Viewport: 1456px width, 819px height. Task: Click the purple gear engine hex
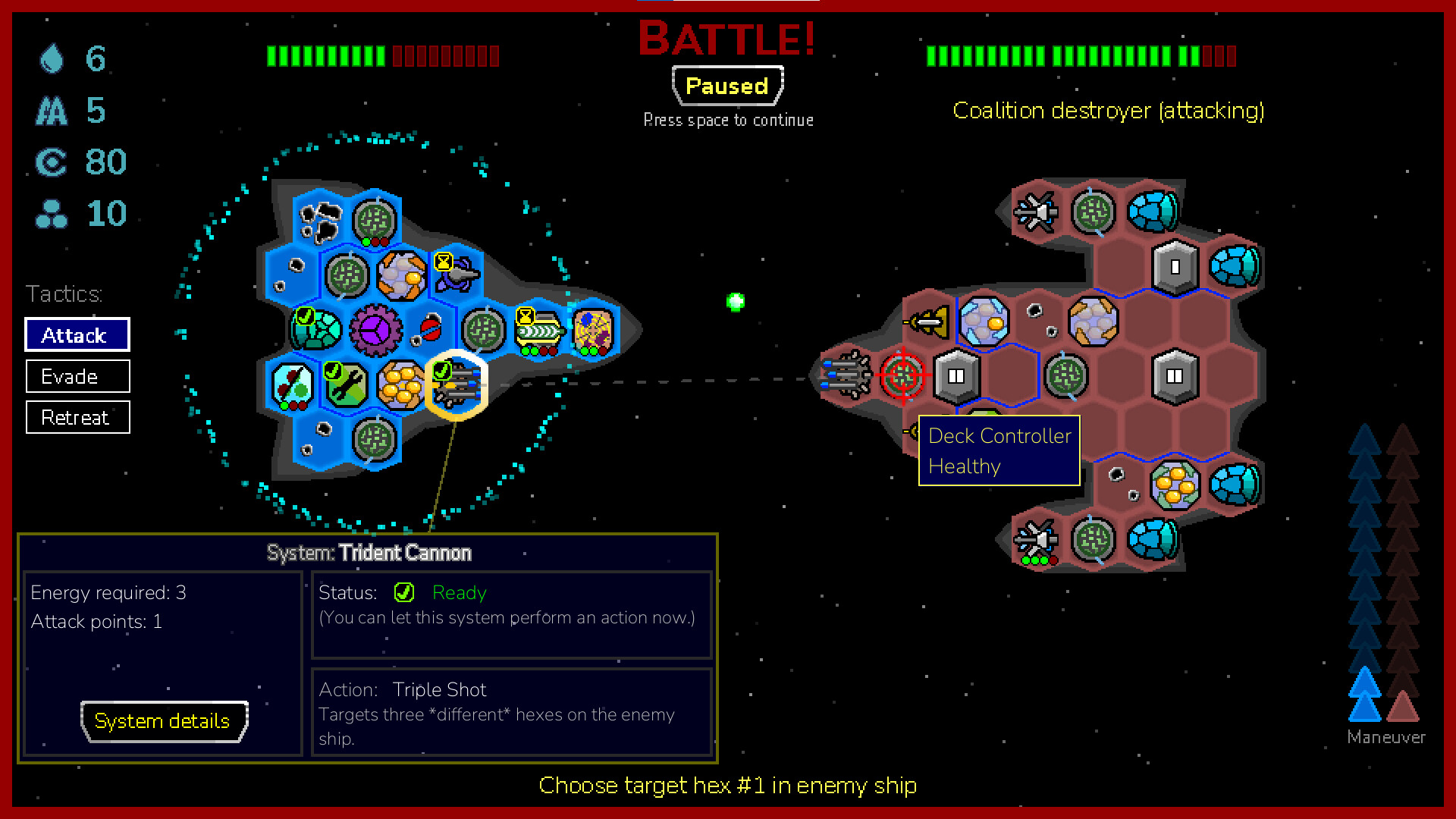coord(375,328)
